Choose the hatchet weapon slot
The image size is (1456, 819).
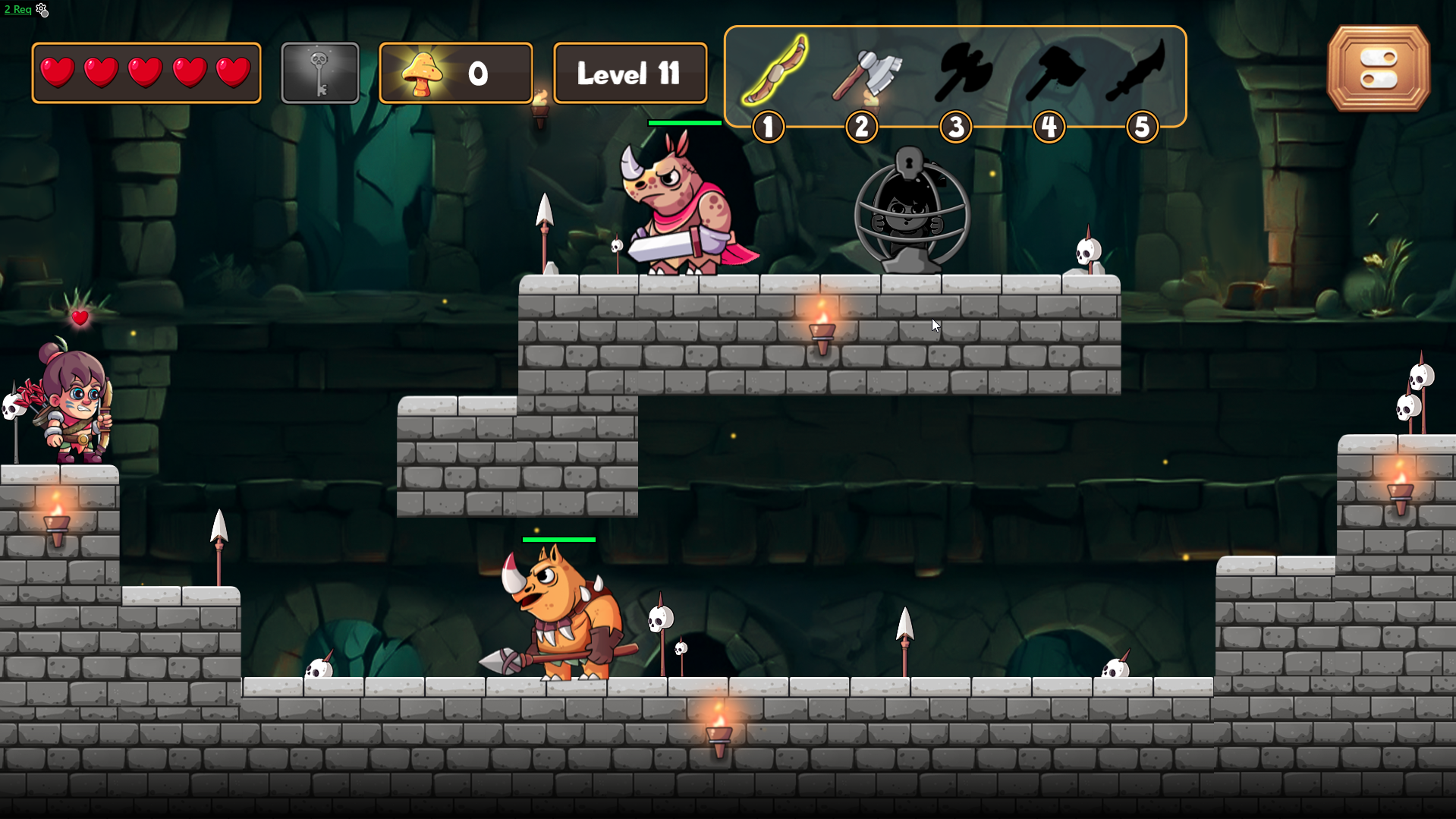[866, 74]
